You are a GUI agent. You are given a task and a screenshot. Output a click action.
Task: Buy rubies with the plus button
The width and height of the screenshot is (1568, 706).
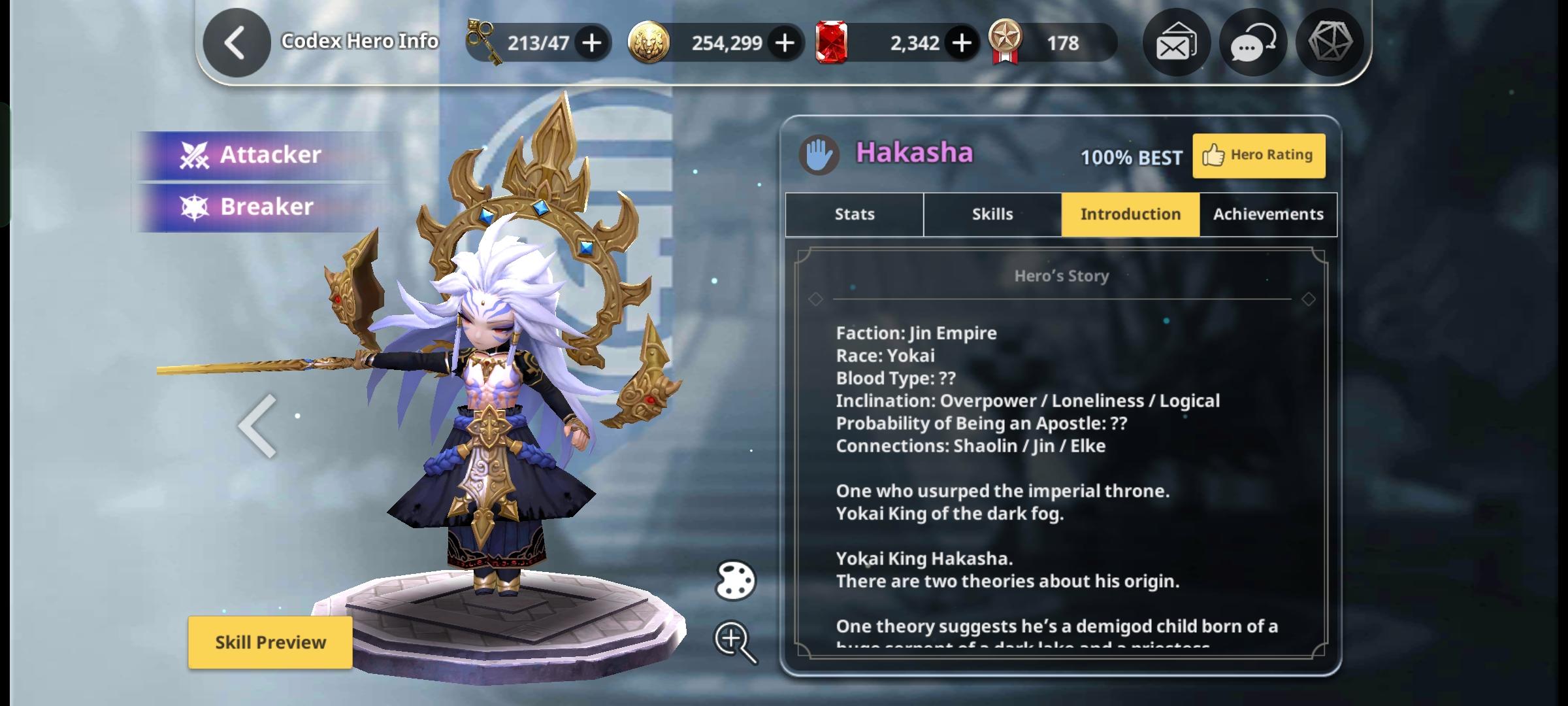tap(961, 43)
